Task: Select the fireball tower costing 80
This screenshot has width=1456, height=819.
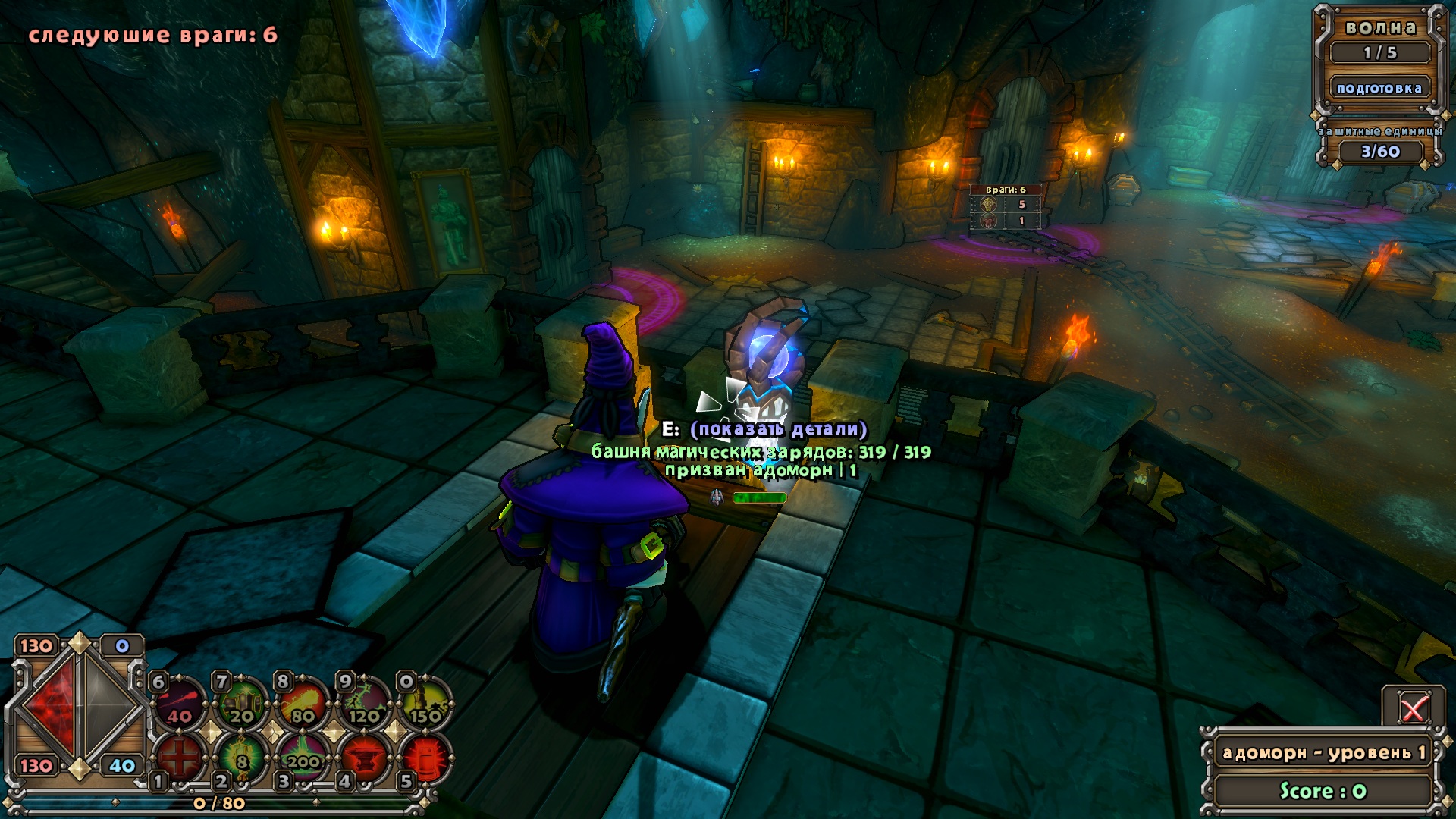Action: 303,704
